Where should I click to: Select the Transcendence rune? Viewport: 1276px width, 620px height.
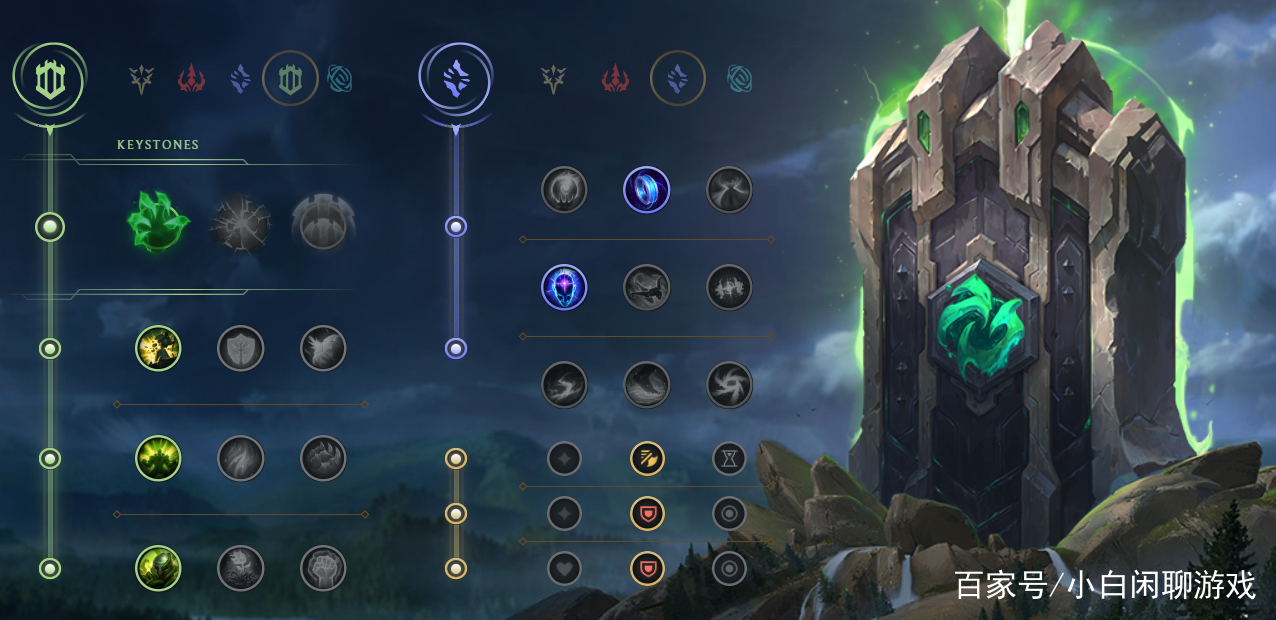tap(564, 287)
